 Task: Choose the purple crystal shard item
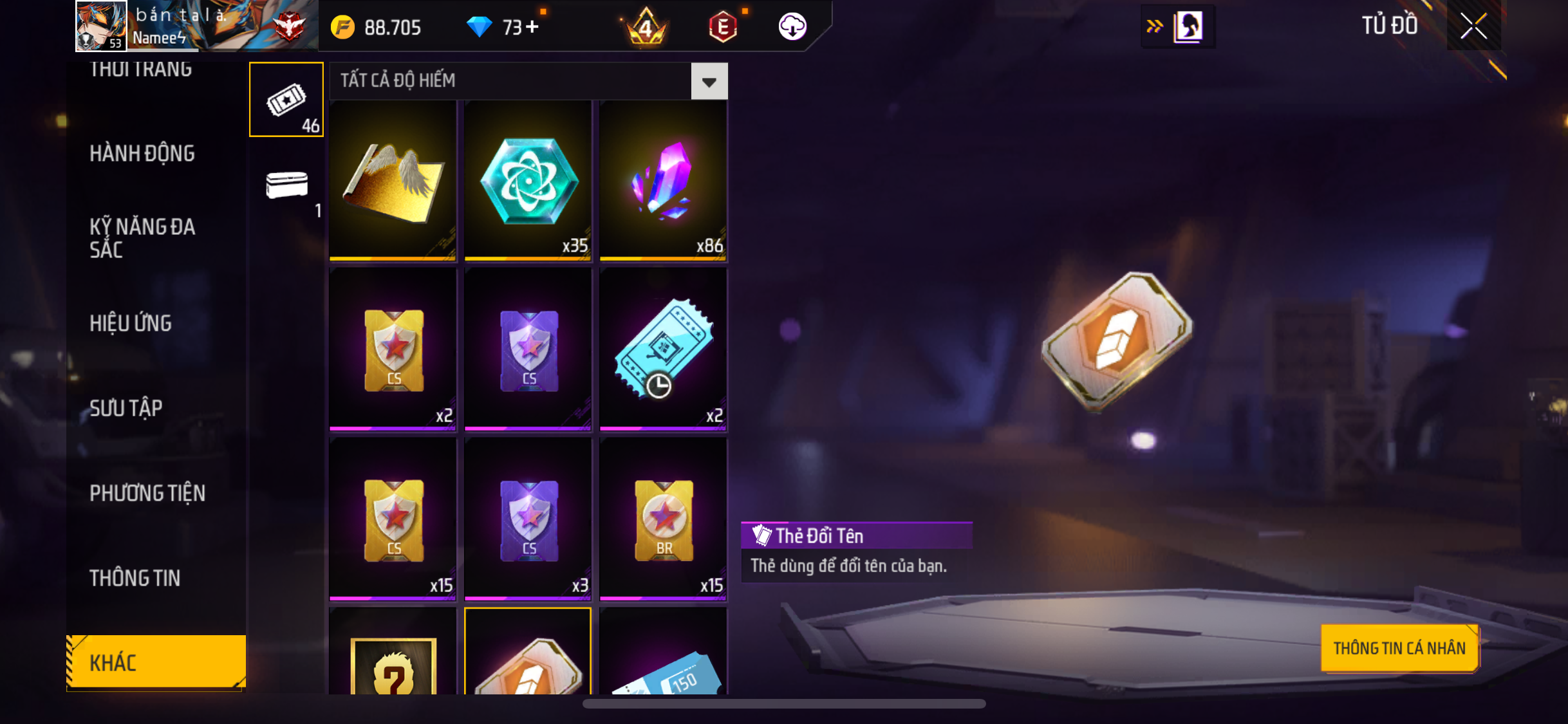(663, 180)
